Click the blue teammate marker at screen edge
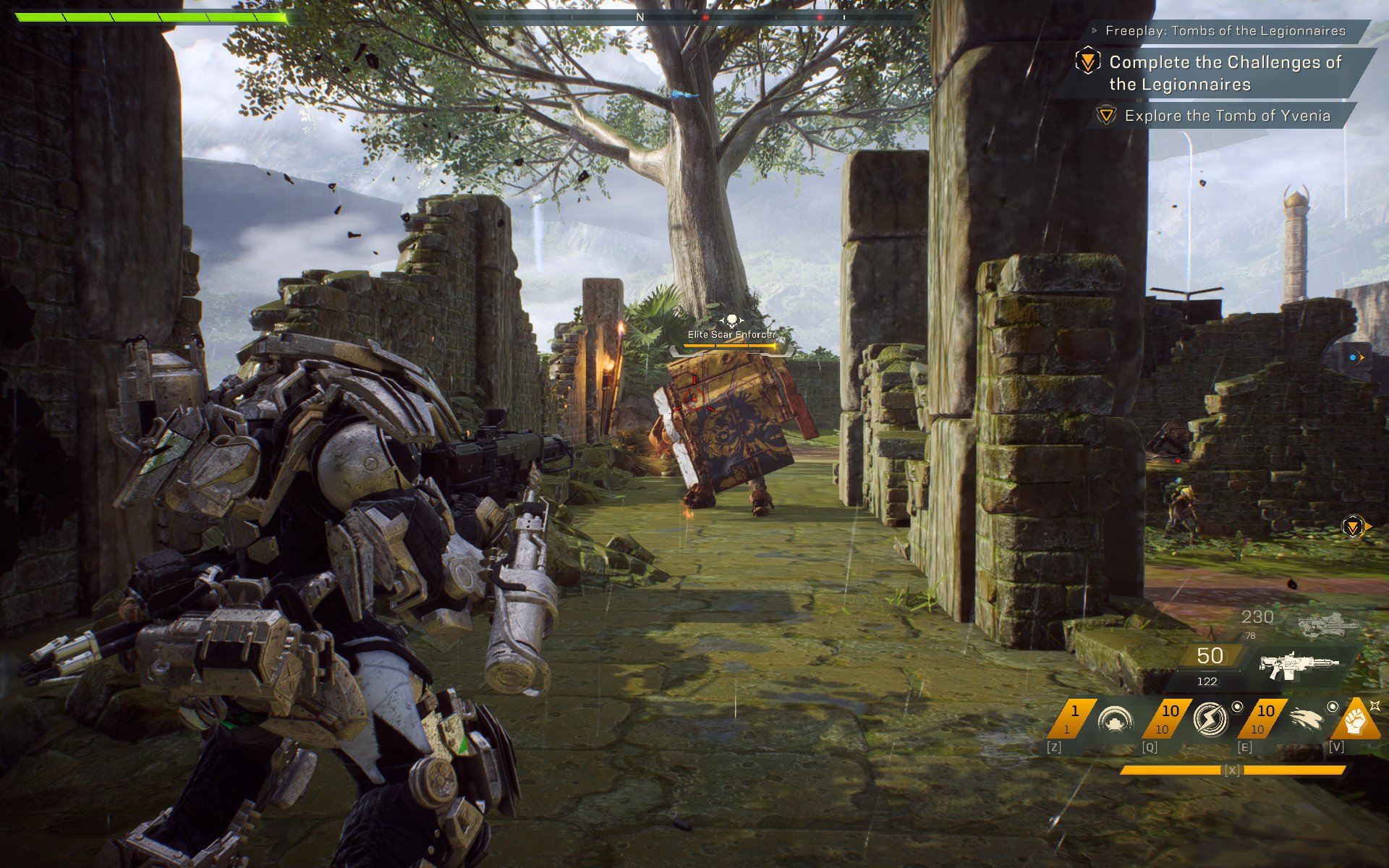 click(1356, 357)
